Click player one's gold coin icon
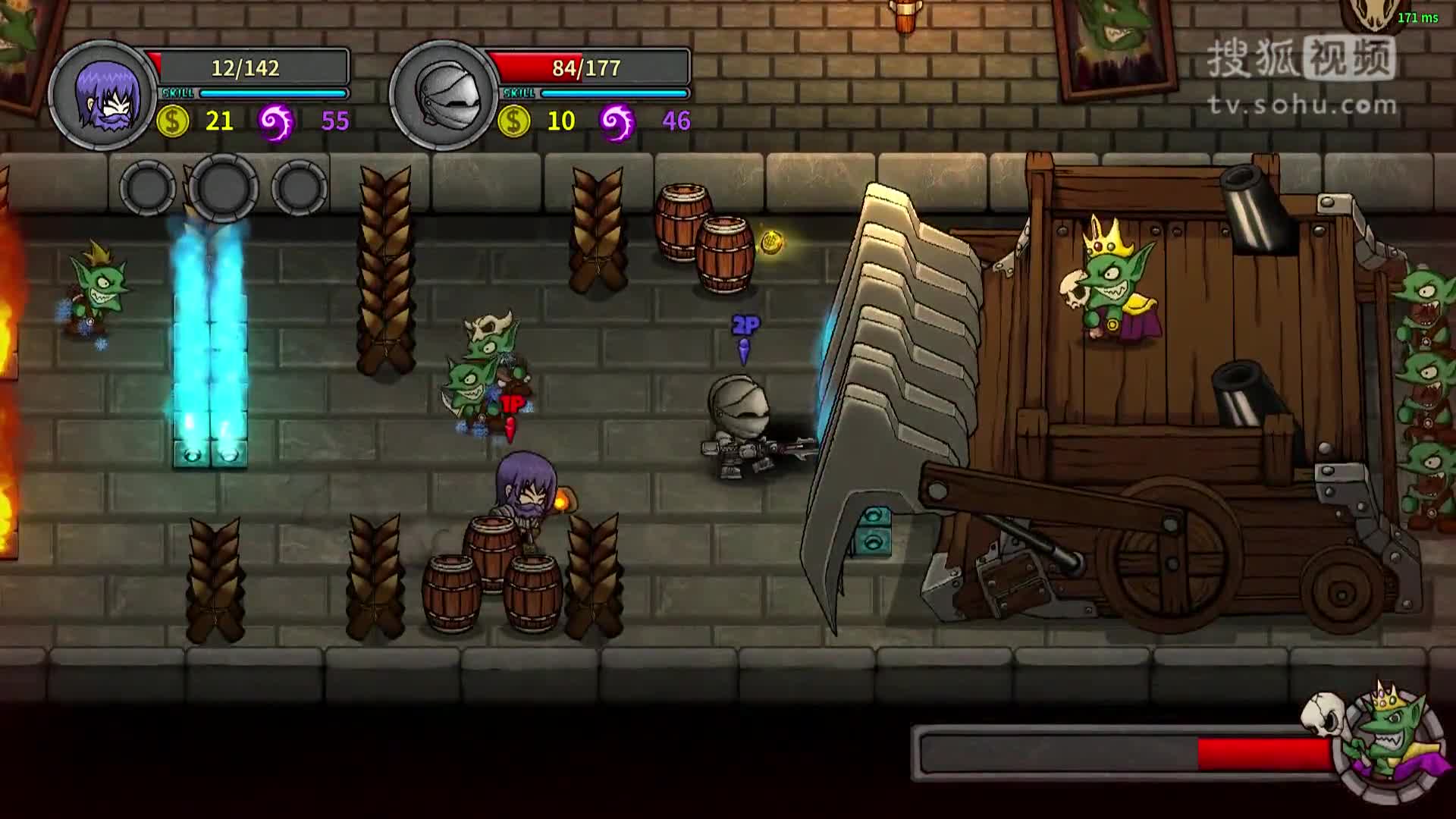Viewport: 1456px width, 819px height. tap(172, 121)
